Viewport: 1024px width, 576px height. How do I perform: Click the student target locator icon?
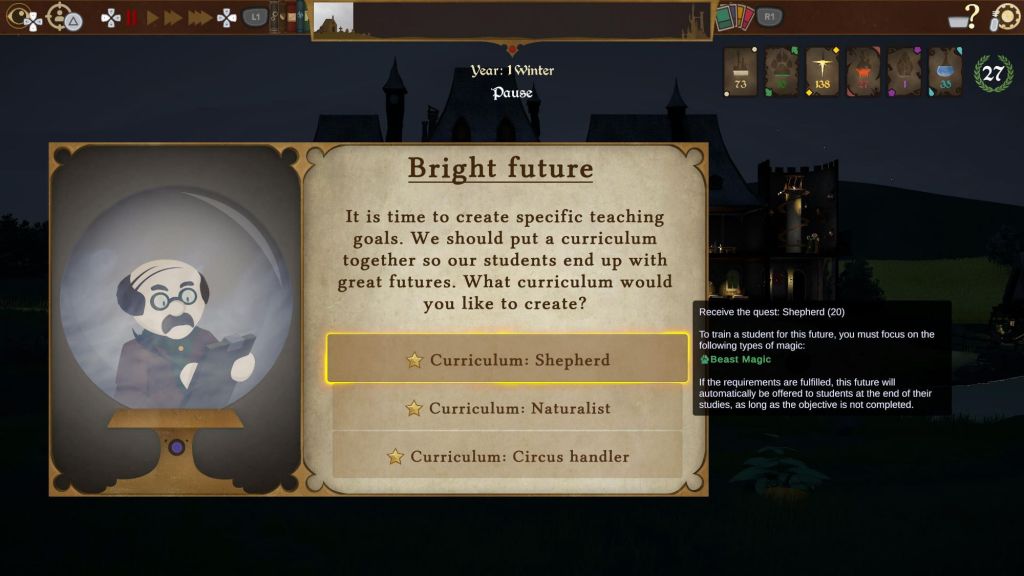click(x=61, y=16)
